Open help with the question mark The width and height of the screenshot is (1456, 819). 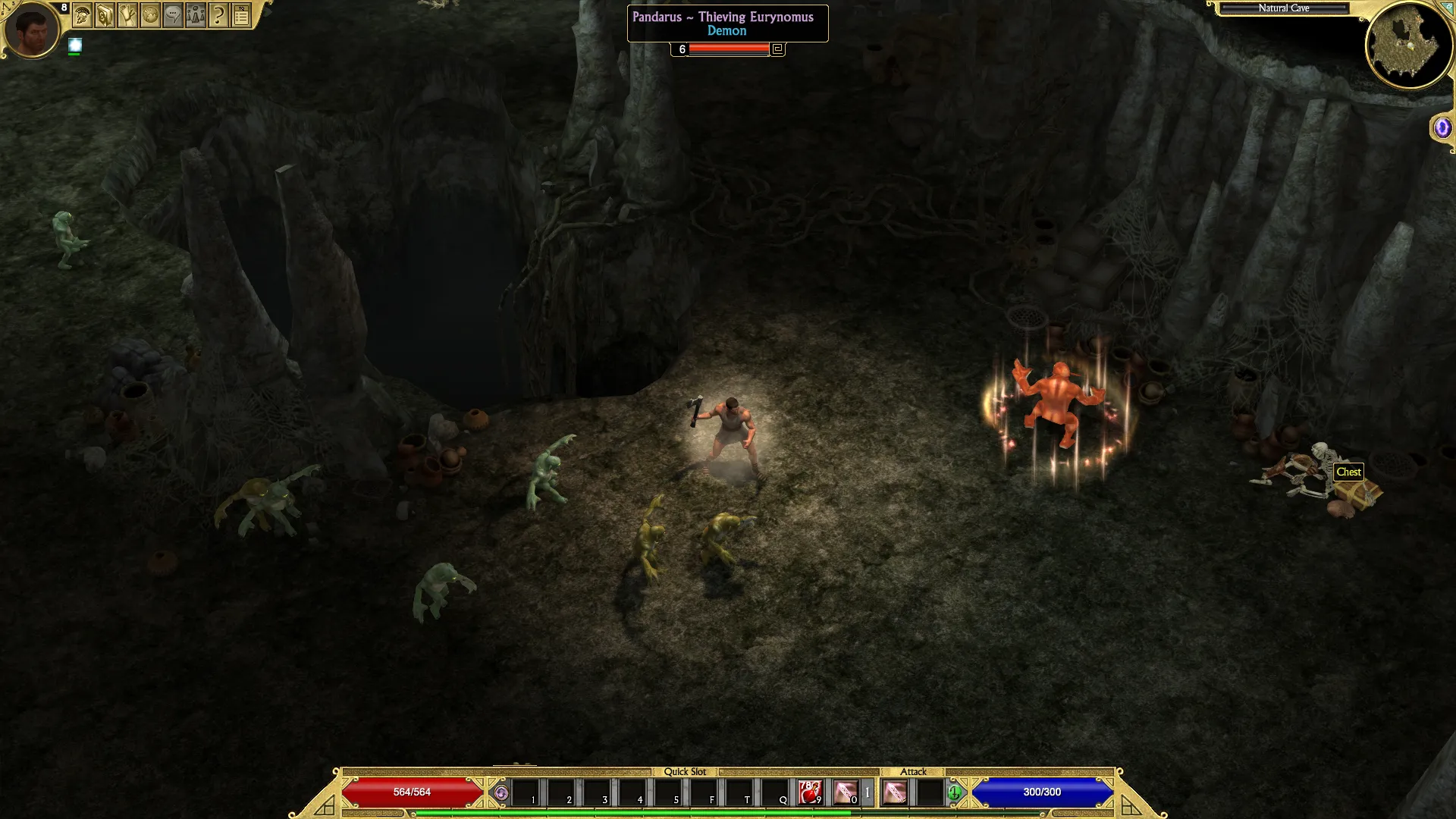[x=218, y=15]
